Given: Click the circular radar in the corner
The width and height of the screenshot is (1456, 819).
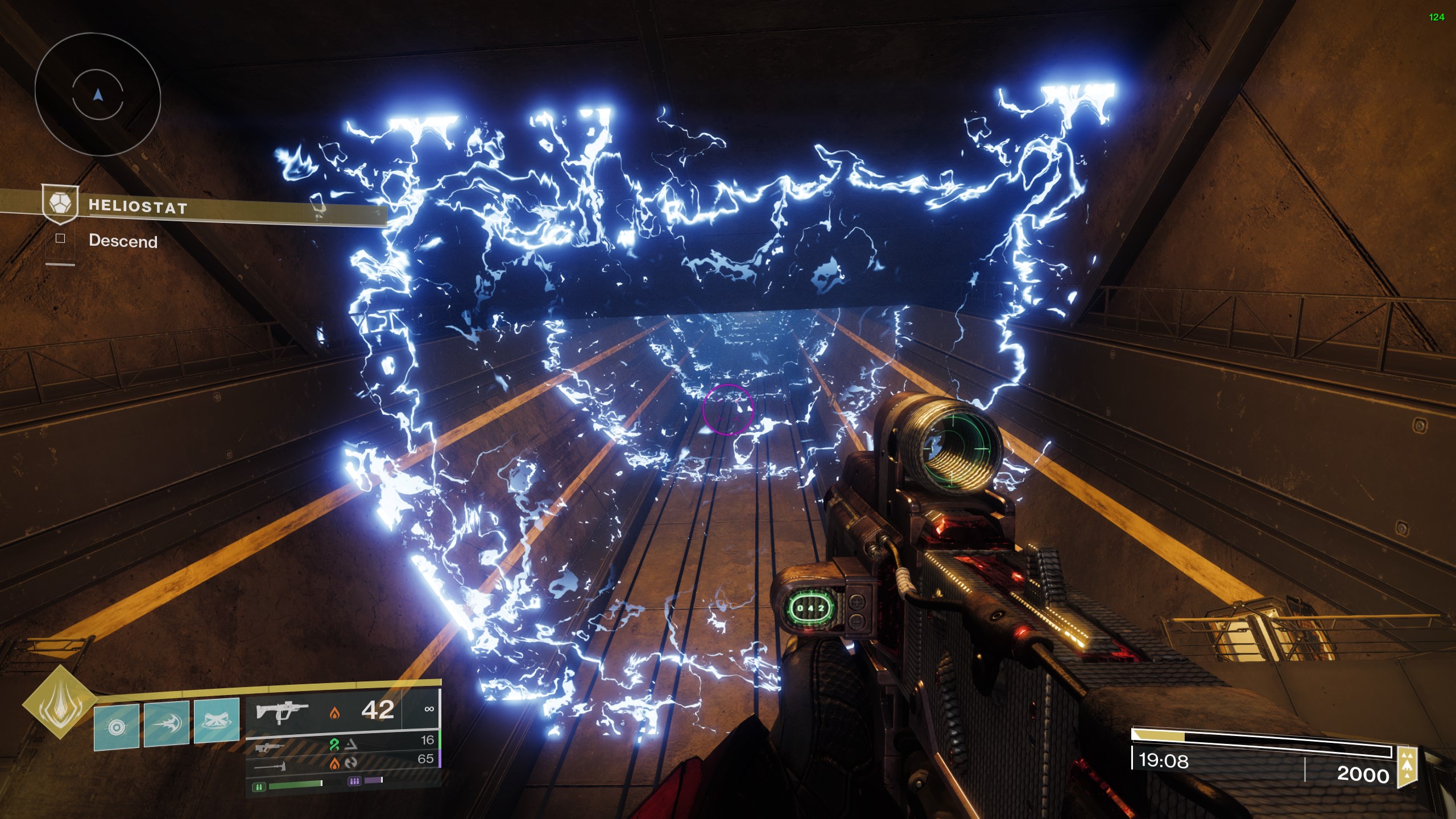Looking at the screenshot, I should (98, 94).
